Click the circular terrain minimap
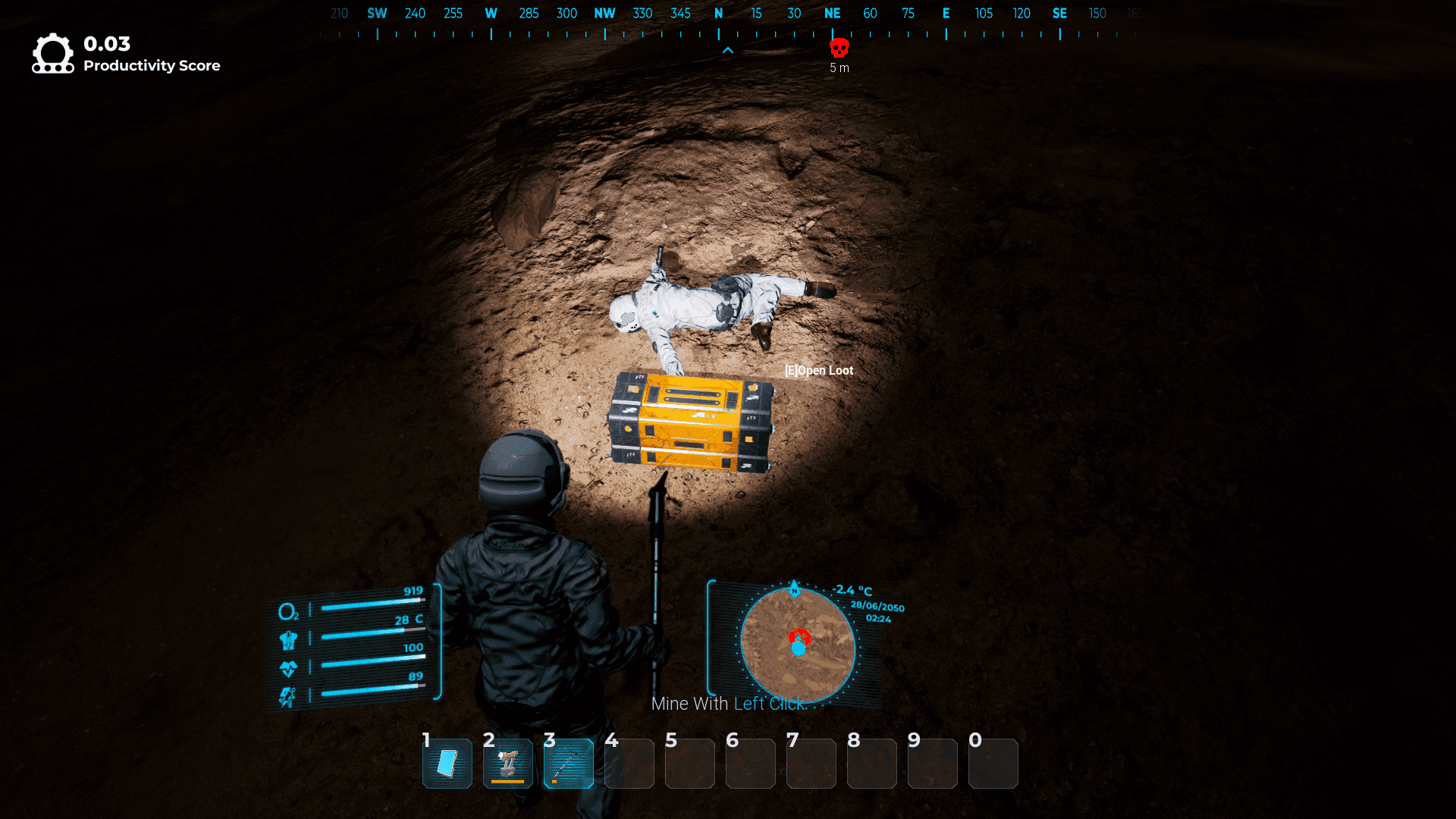This screenshot has width=1456, height=819. 798,646
